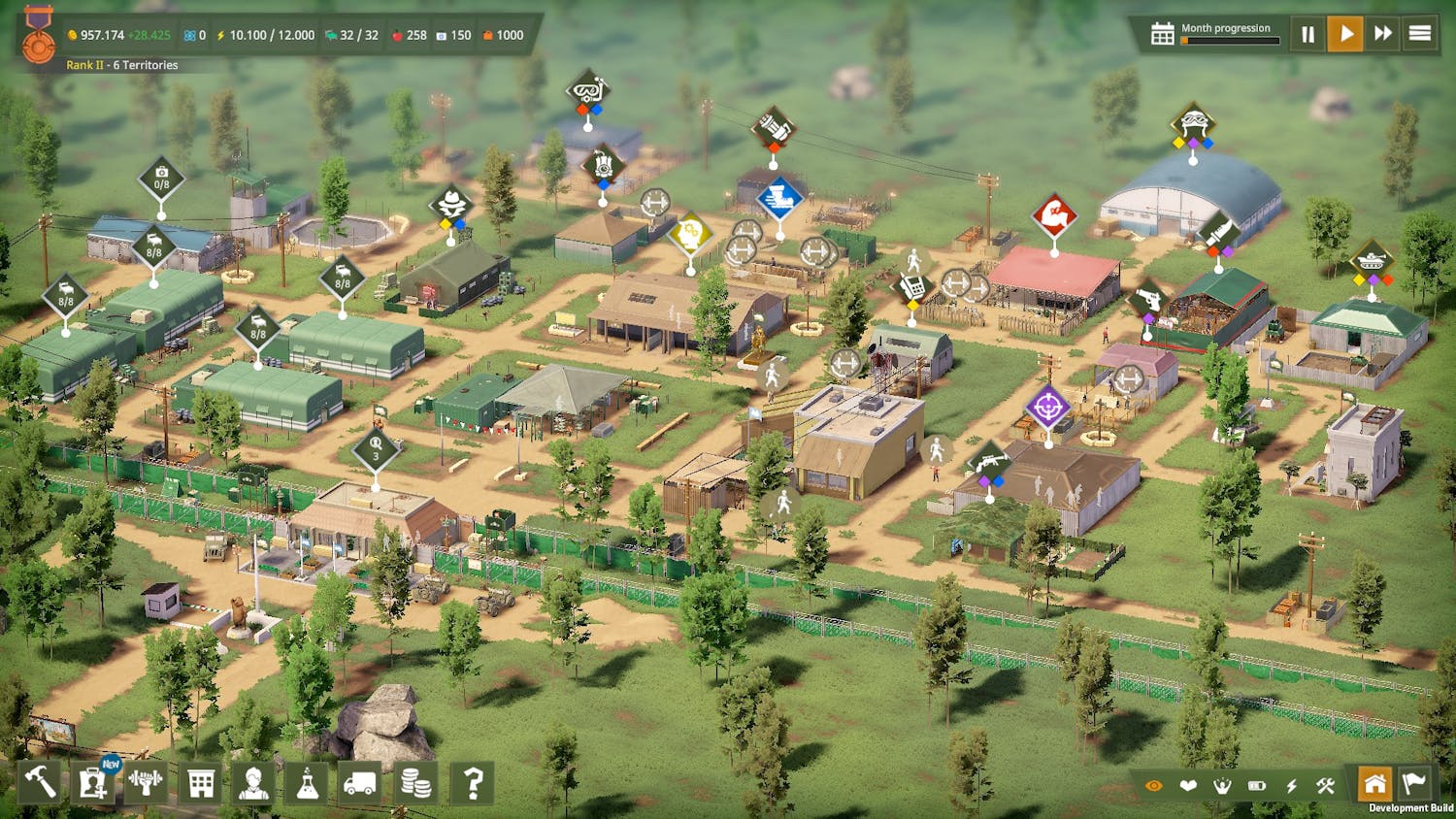The image size is (1456, 819).
Task: Switch to the flag territories view
Action: (x=1414, y=784)
